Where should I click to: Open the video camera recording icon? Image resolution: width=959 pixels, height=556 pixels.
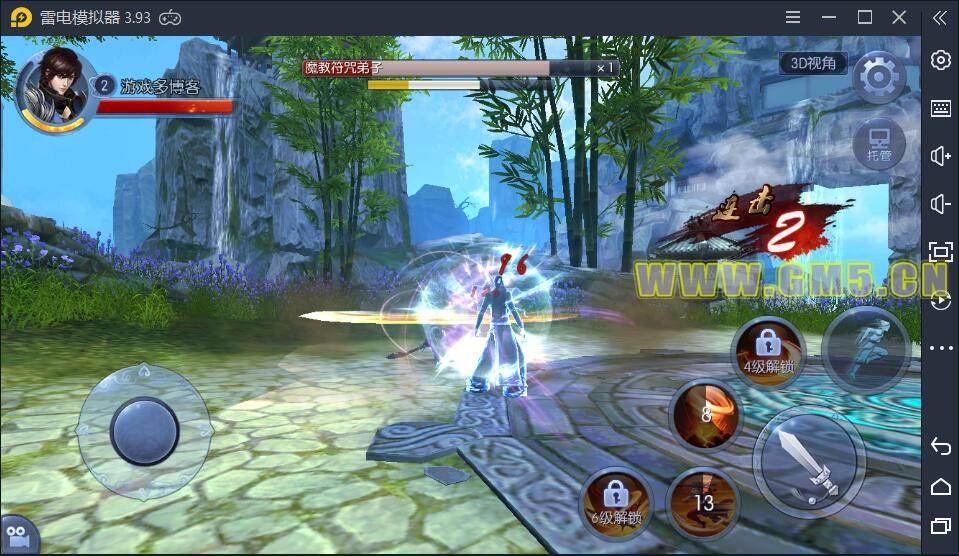[16, 535]
